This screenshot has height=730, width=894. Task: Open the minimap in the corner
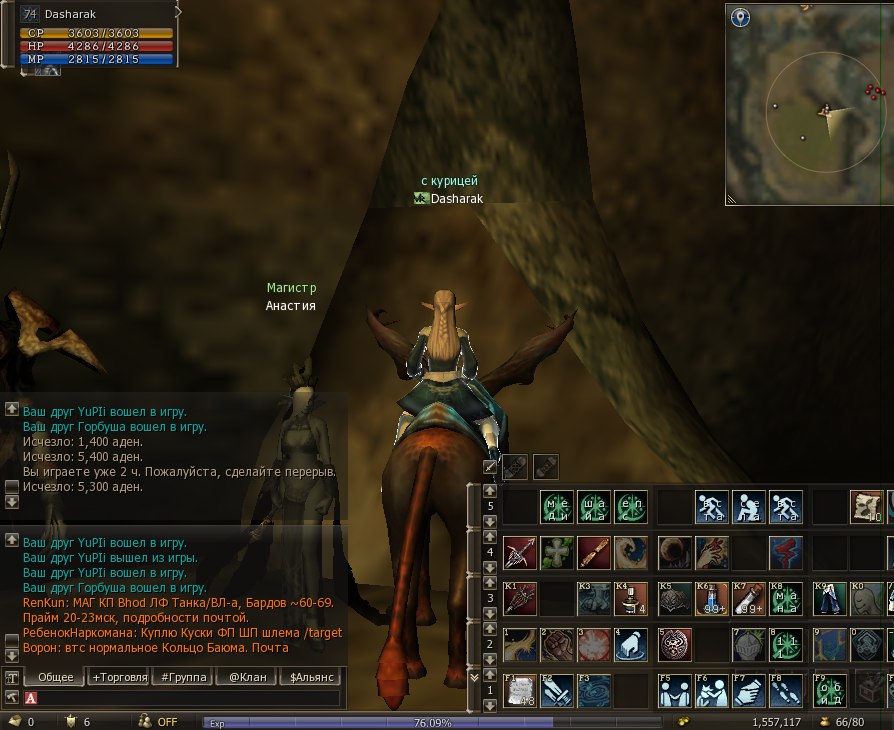pos(810,105)
